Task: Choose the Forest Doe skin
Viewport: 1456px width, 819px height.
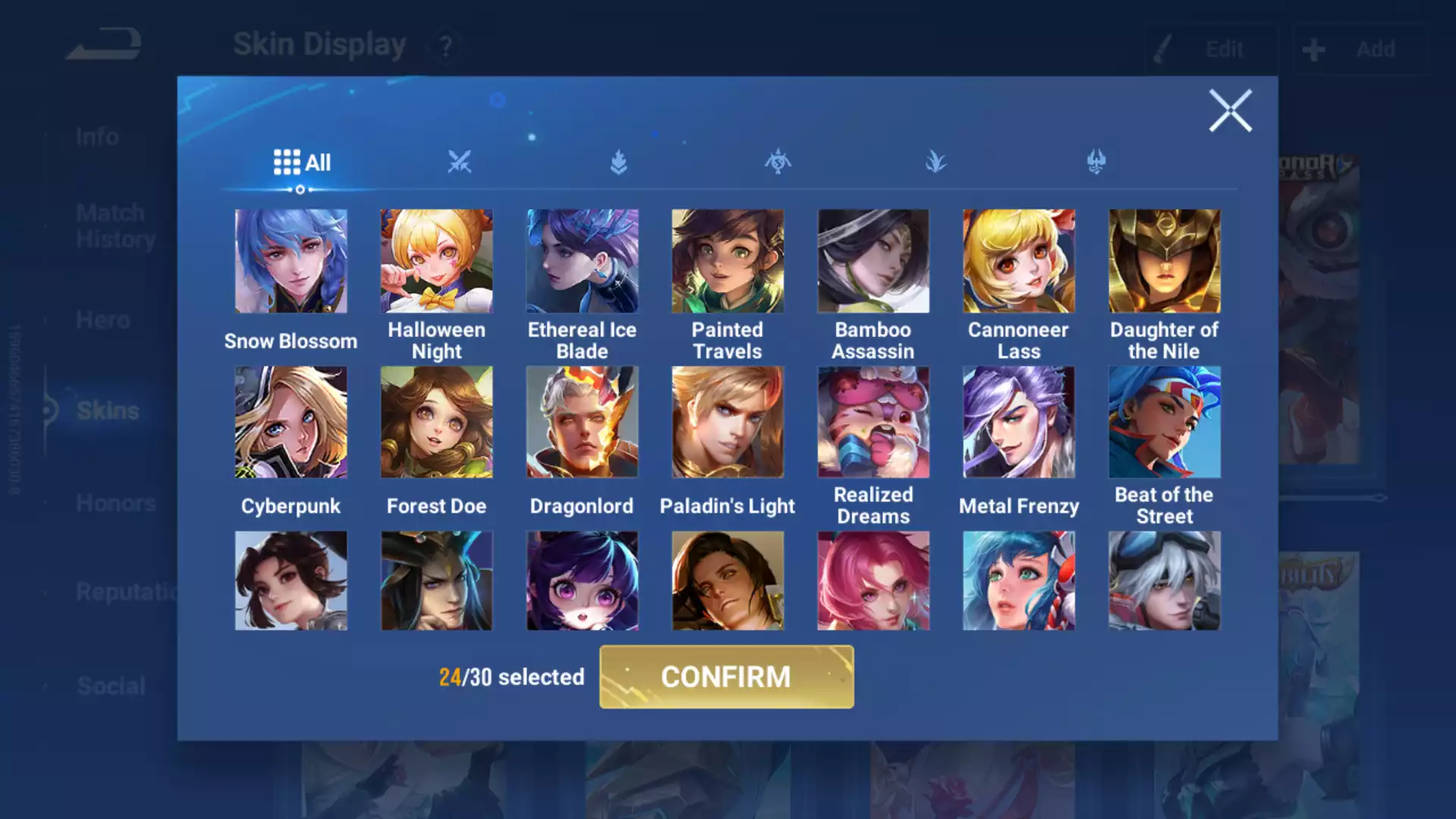Action: (x=437, y=422)
